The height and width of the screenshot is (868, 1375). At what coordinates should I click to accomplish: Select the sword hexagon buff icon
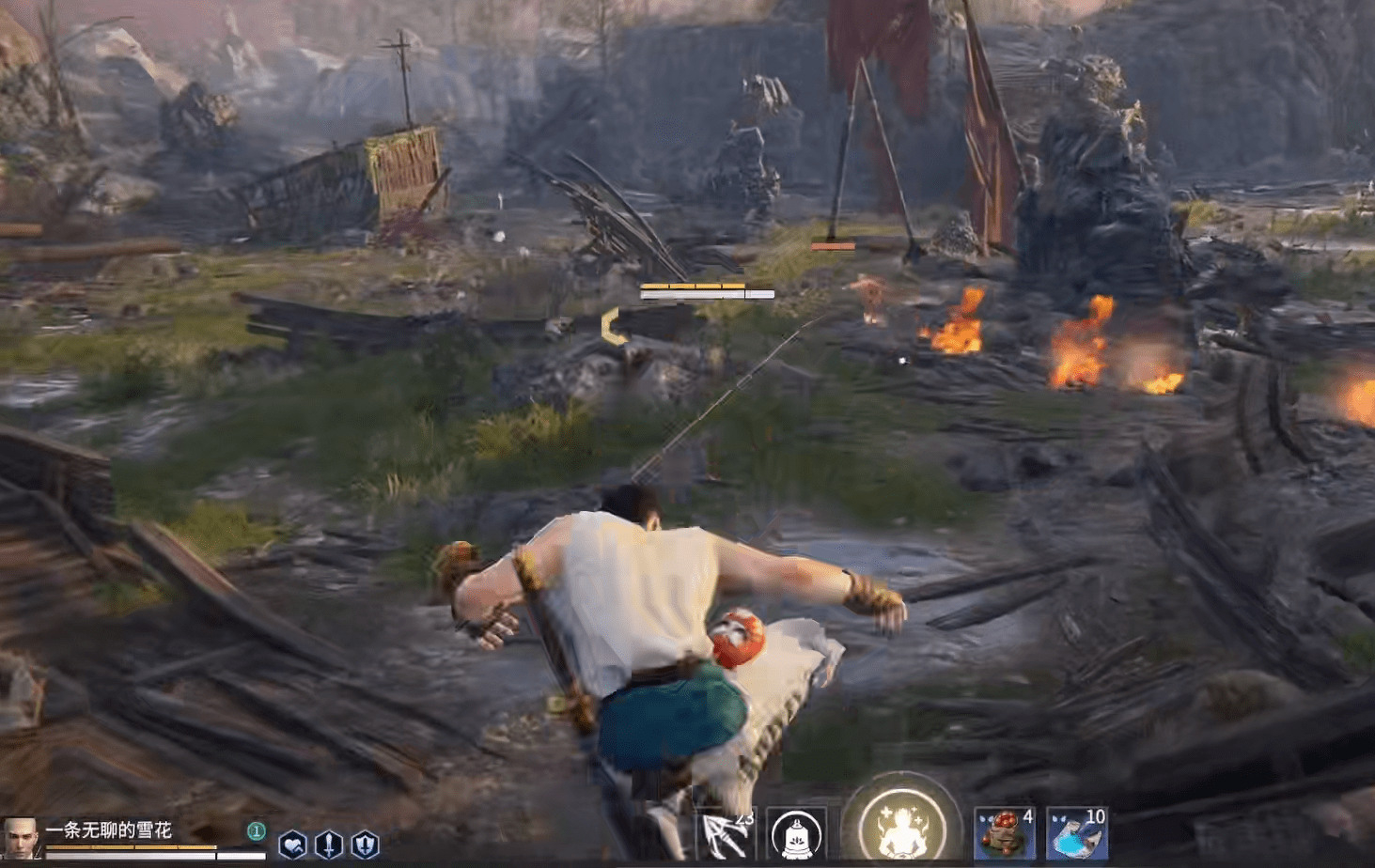click(328, 845)
